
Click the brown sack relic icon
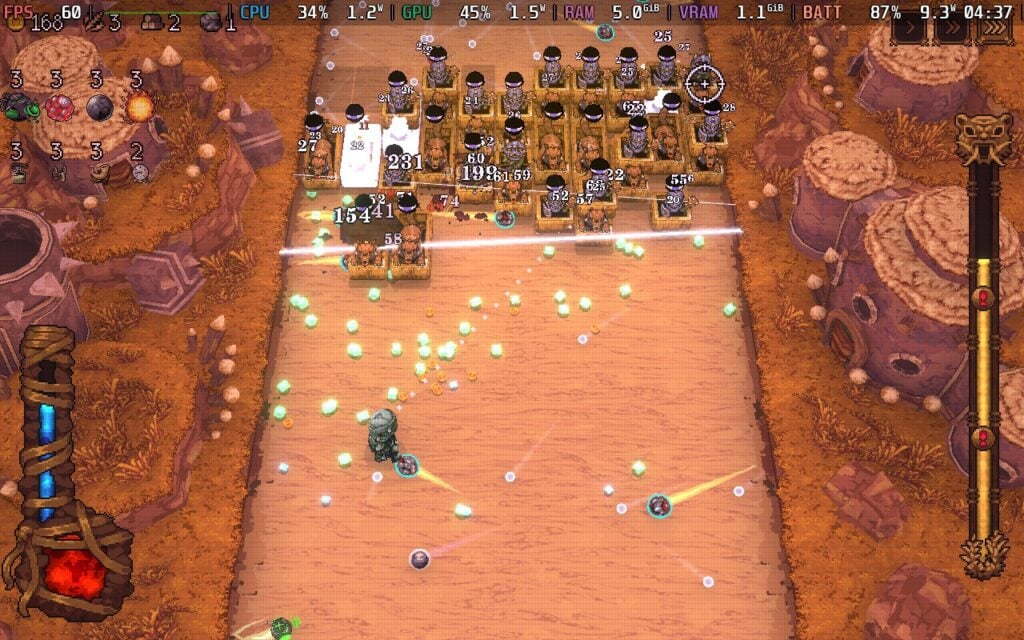[x=98, y=172]
